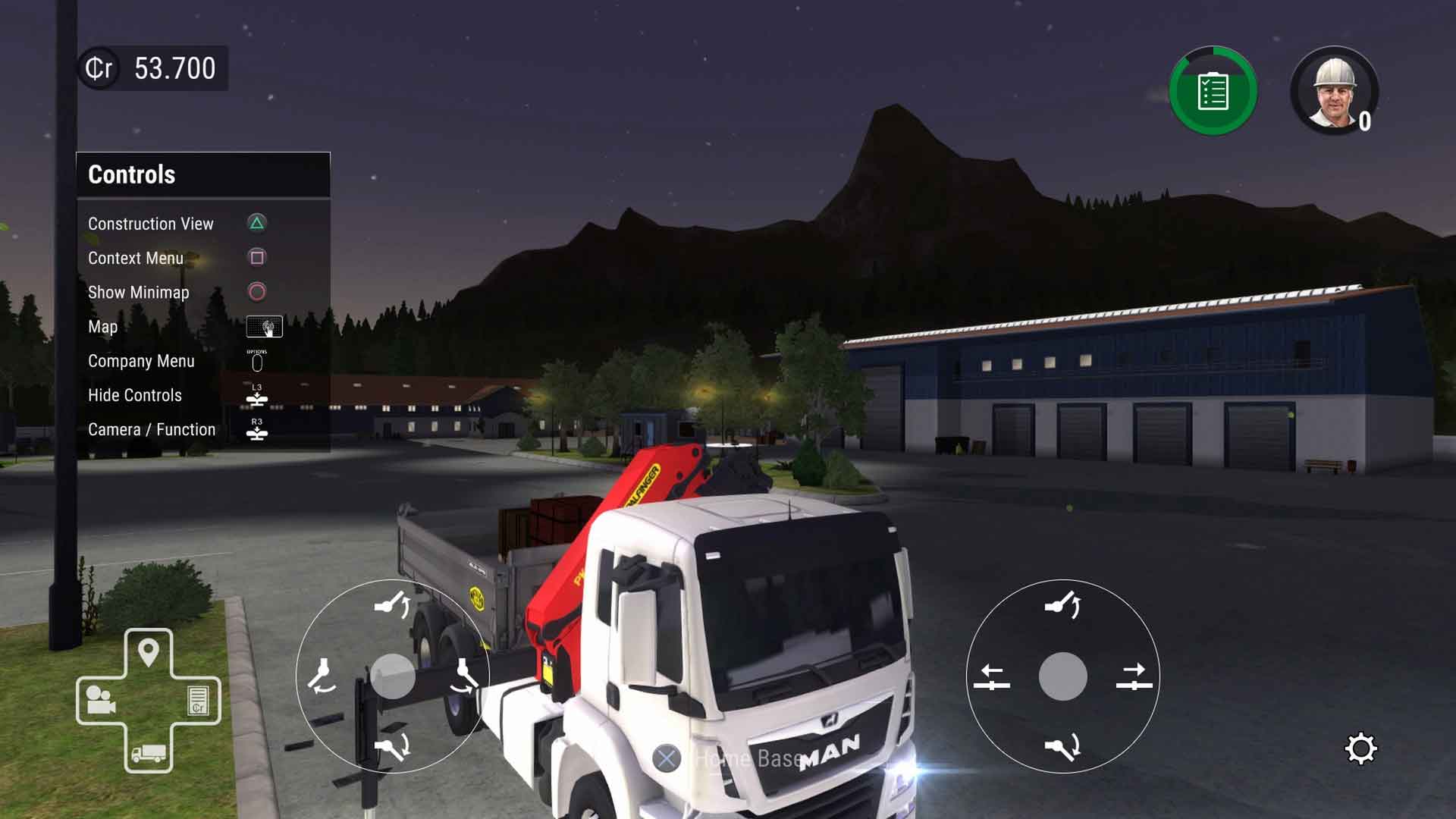
Task: Open settings with the gear icon
Action: 1360,749
